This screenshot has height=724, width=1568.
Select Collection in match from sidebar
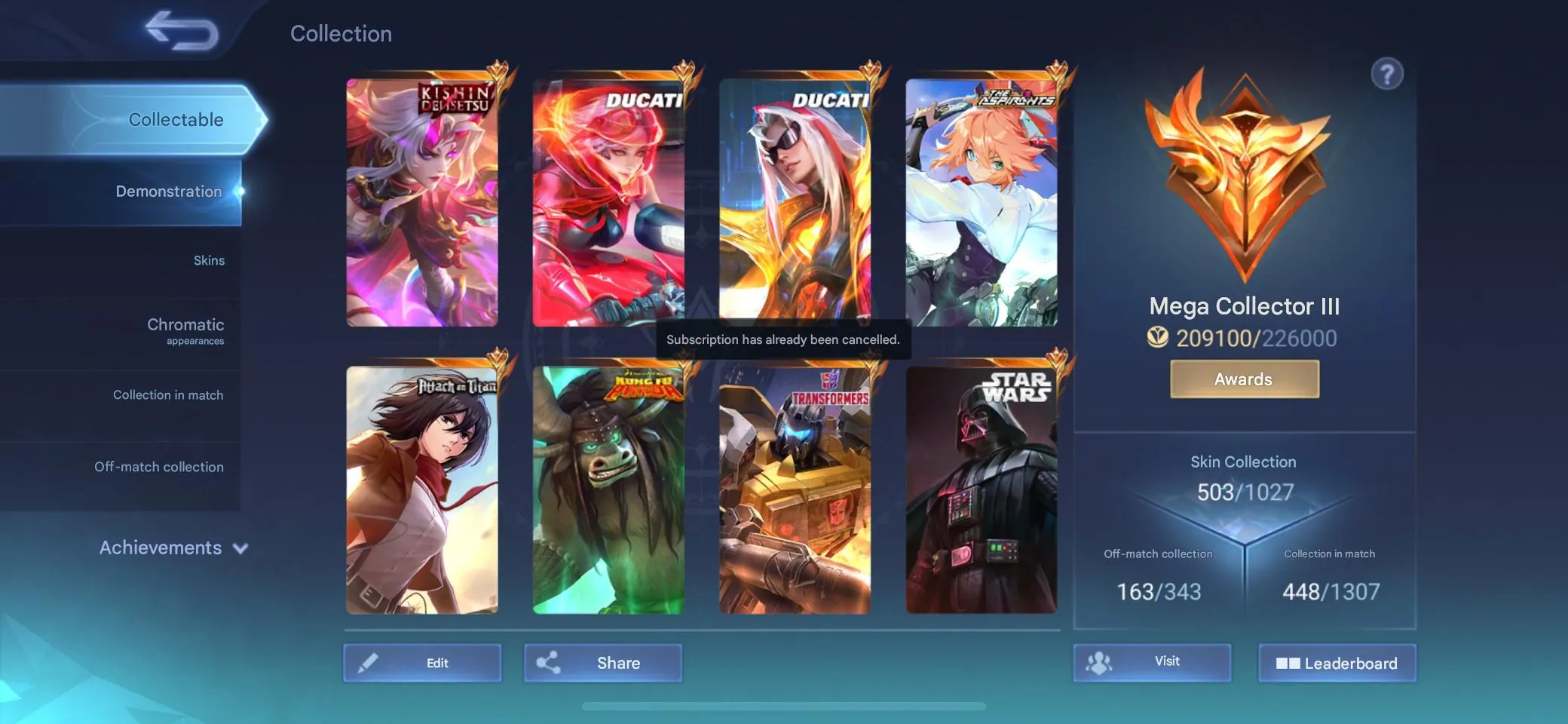coord(168,394)
